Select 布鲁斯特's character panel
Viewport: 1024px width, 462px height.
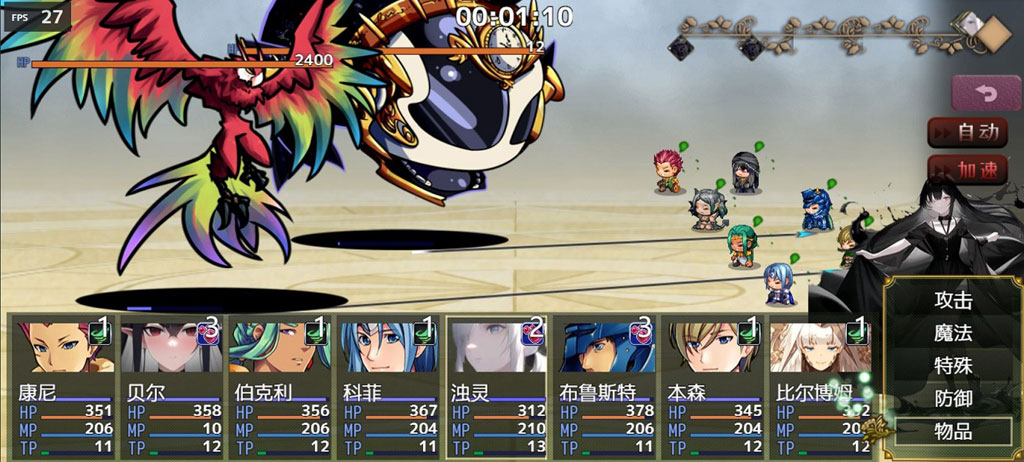tap(605, 385)
